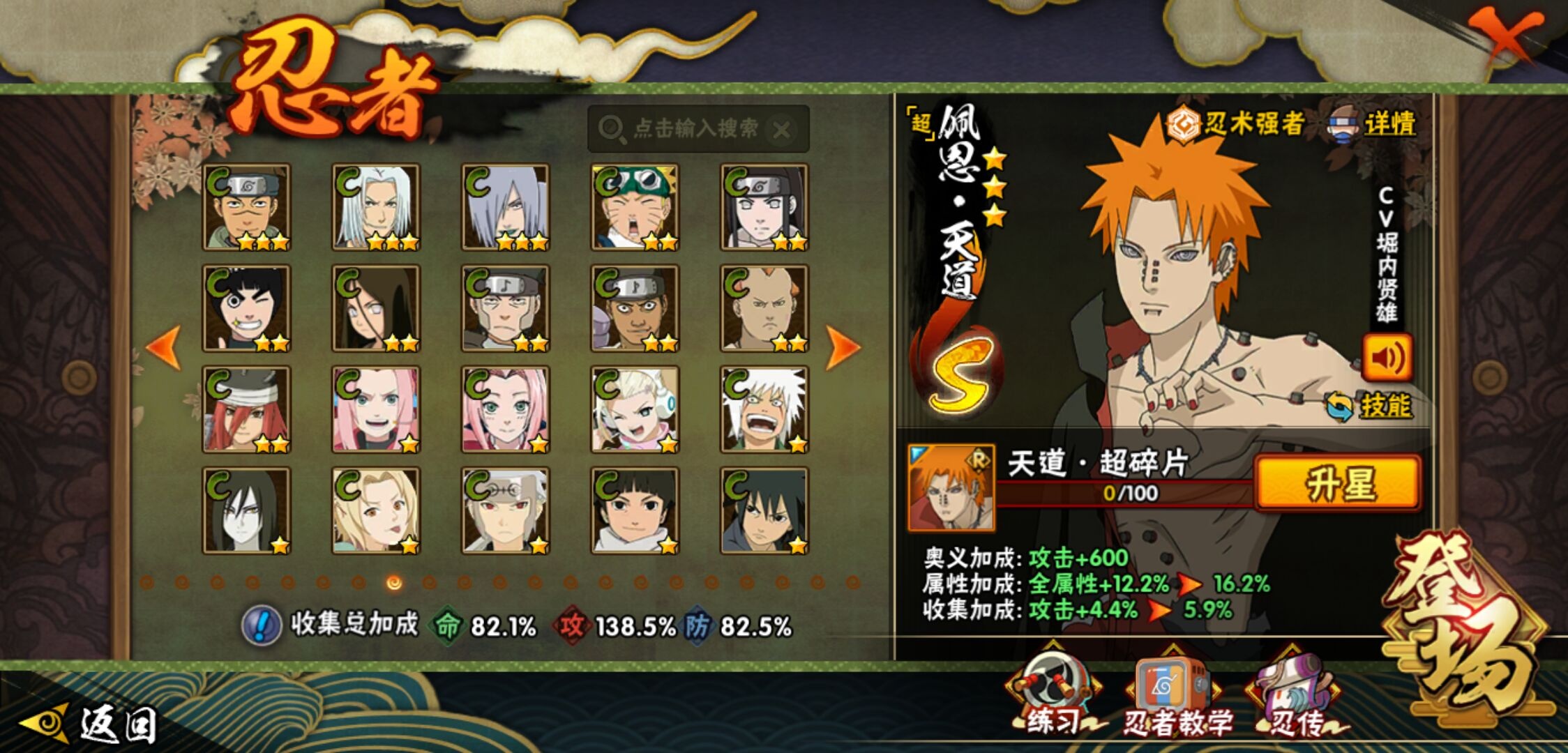The width and height of the screenshot is (1568, 753).
Task: Open 详情 ninja details
Action: tap(1374, 125)
